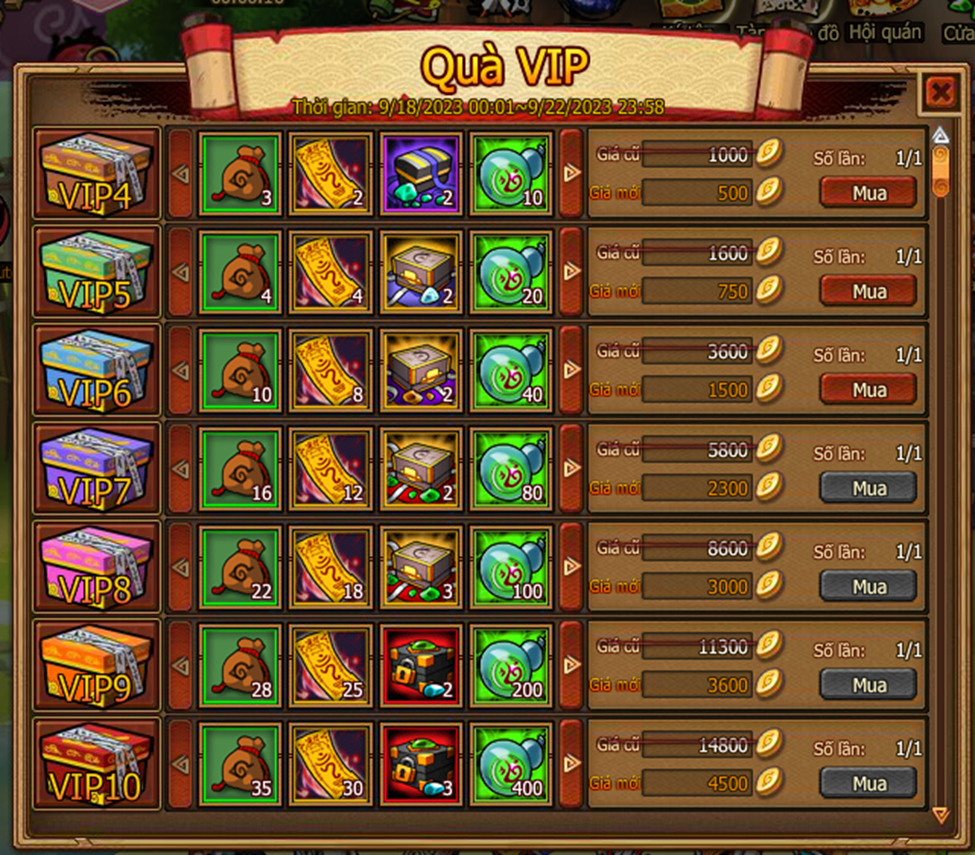Inspect the purple treasure chest in VIP4
This screenshot has width=975, height=855.
tap(421, 173)
